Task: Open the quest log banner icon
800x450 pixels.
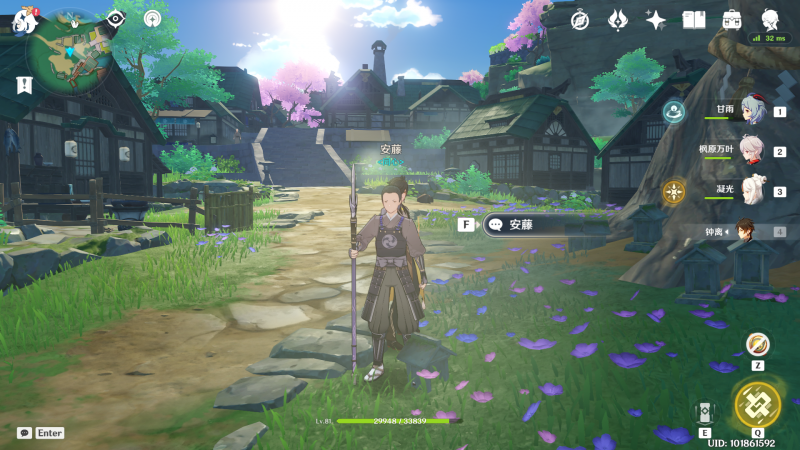Action: coord(24,85)
